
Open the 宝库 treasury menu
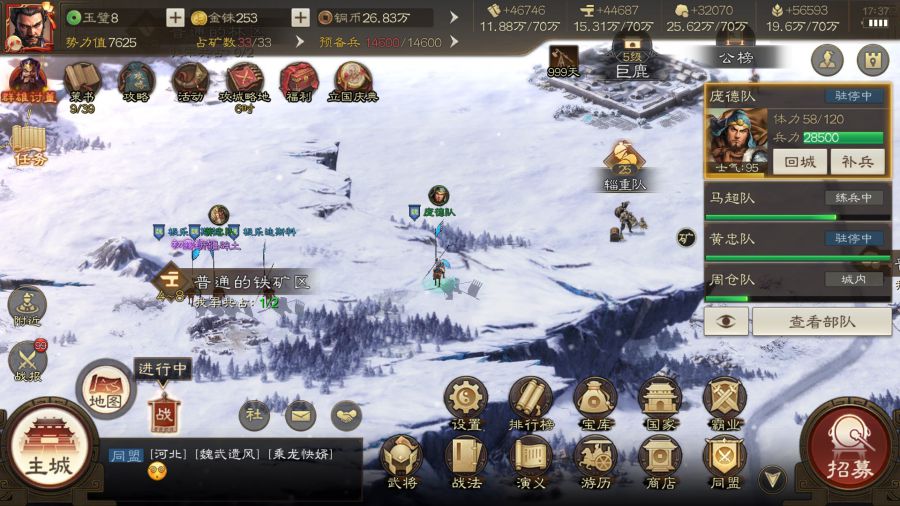pos(595,404)
